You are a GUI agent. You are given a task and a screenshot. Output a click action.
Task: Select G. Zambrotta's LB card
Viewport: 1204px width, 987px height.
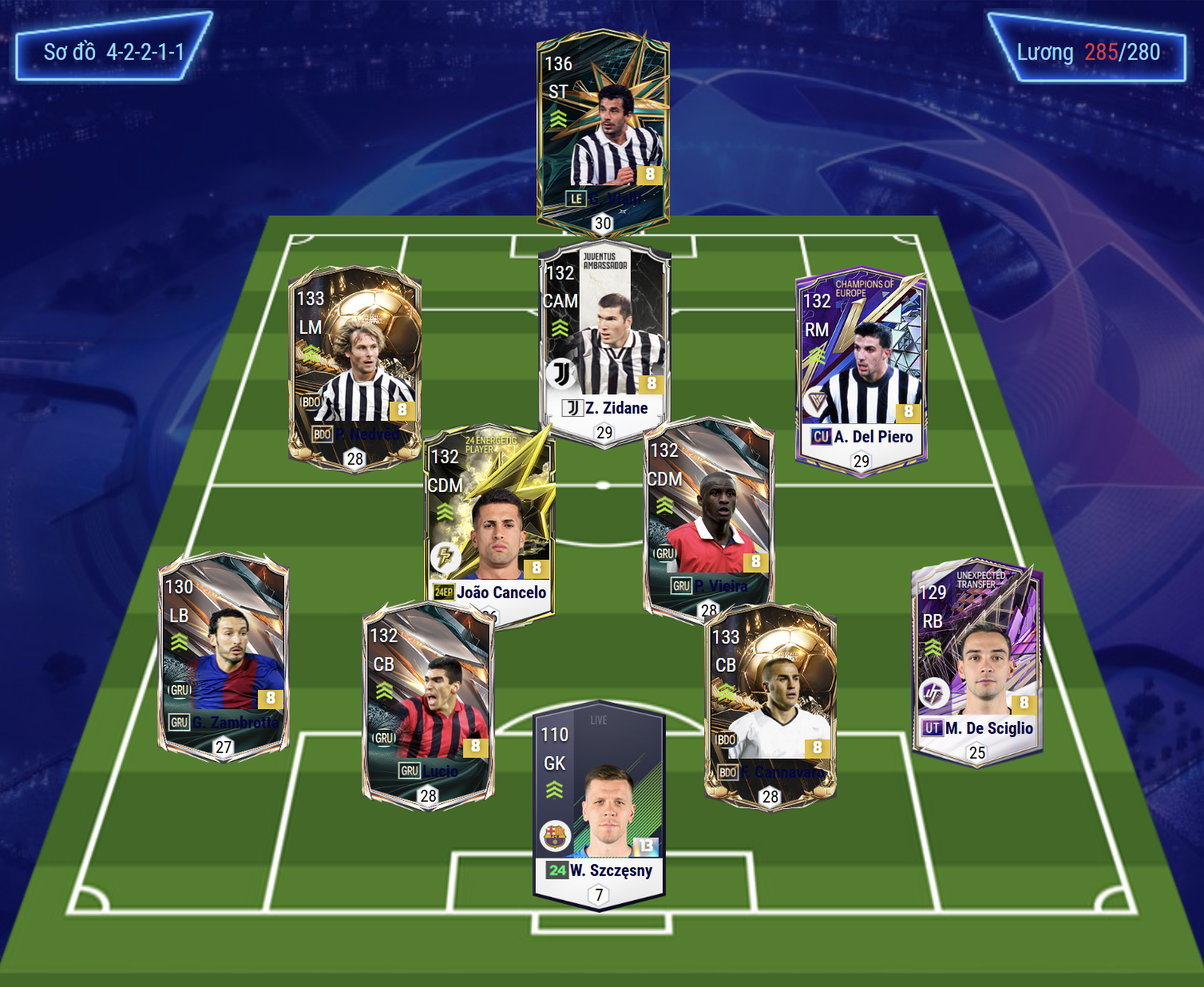[224, 656]
